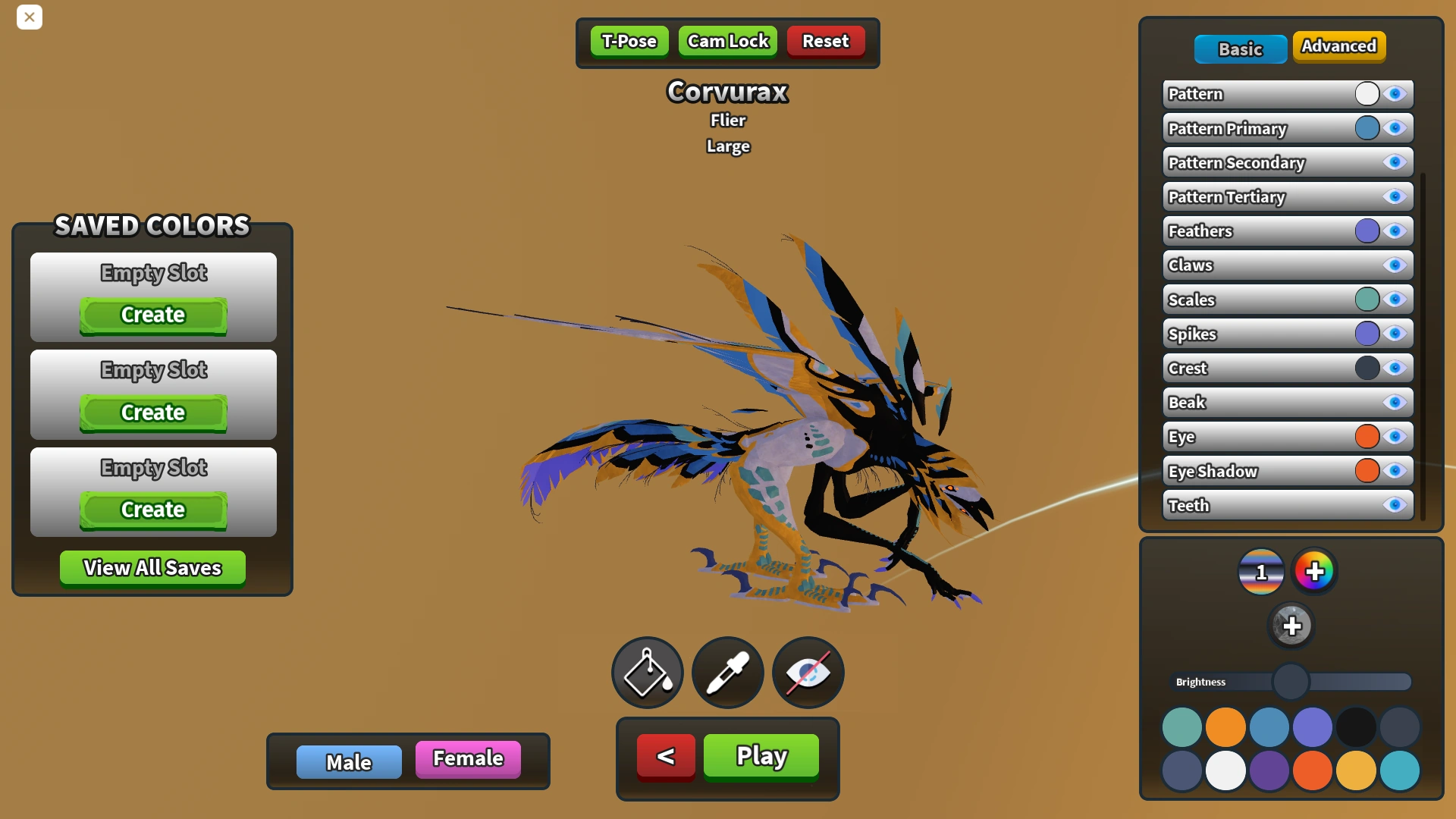
Task: Open the Eye Shadow color picker
Action: [1366, 471]
